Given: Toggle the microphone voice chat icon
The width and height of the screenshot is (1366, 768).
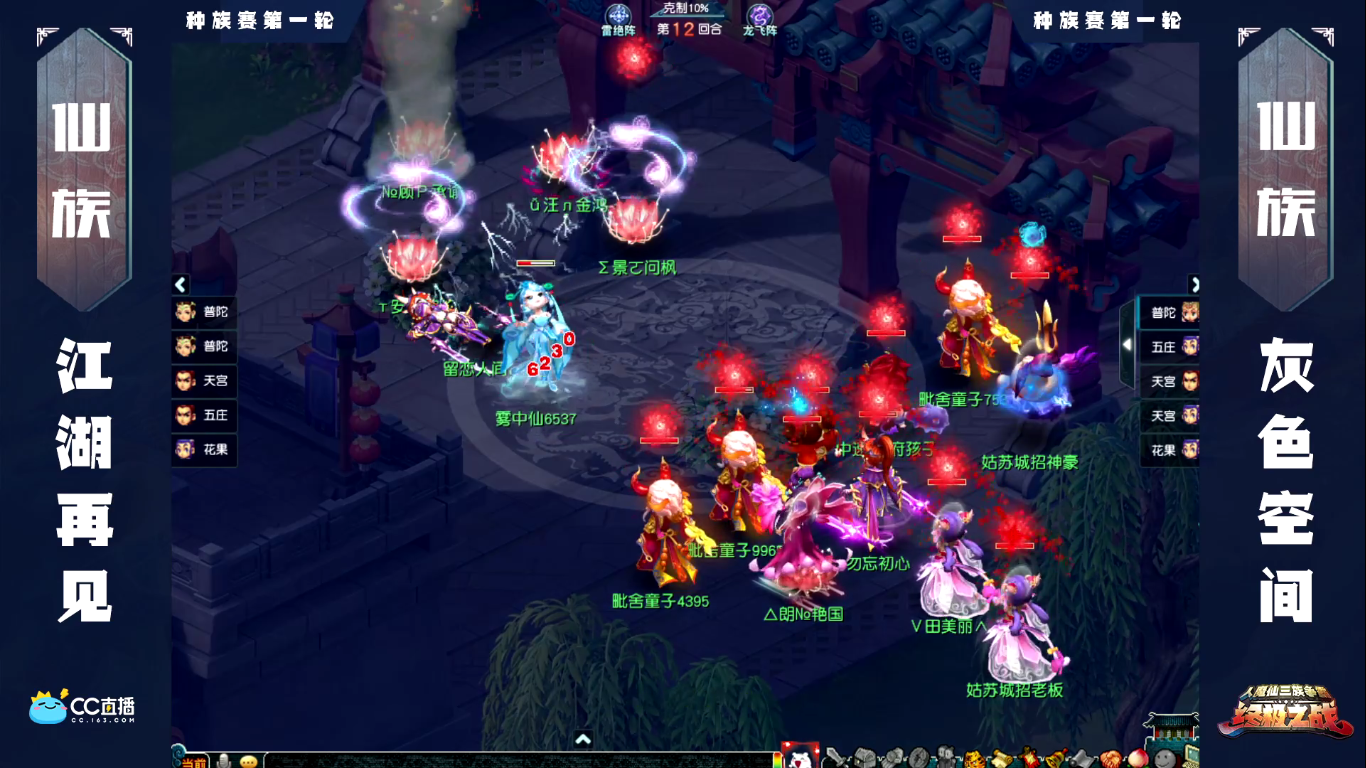Looking at the screenshot, I should (224, 761).
